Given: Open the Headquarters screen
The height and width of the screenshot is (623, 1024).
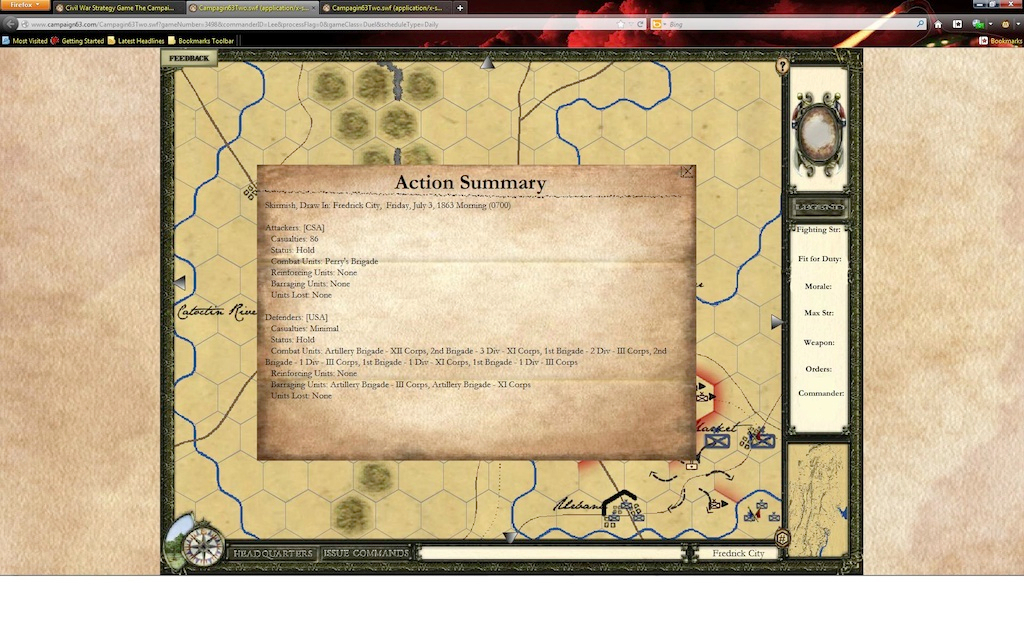Looking at the screenshot, I should (274, 553).
